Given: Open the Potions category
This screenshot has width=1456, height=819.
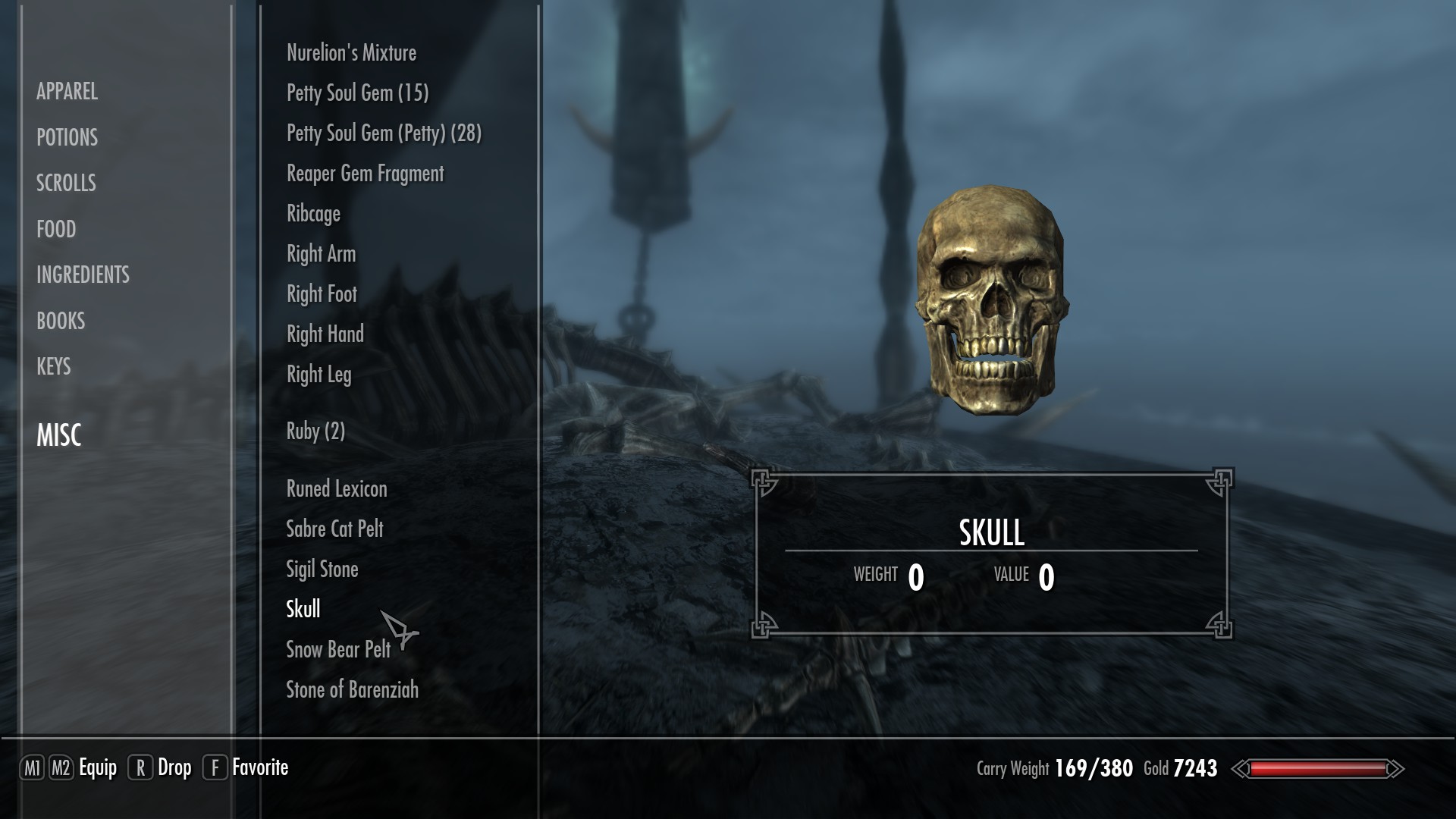Looking at the screenshot, I should 67,137.
